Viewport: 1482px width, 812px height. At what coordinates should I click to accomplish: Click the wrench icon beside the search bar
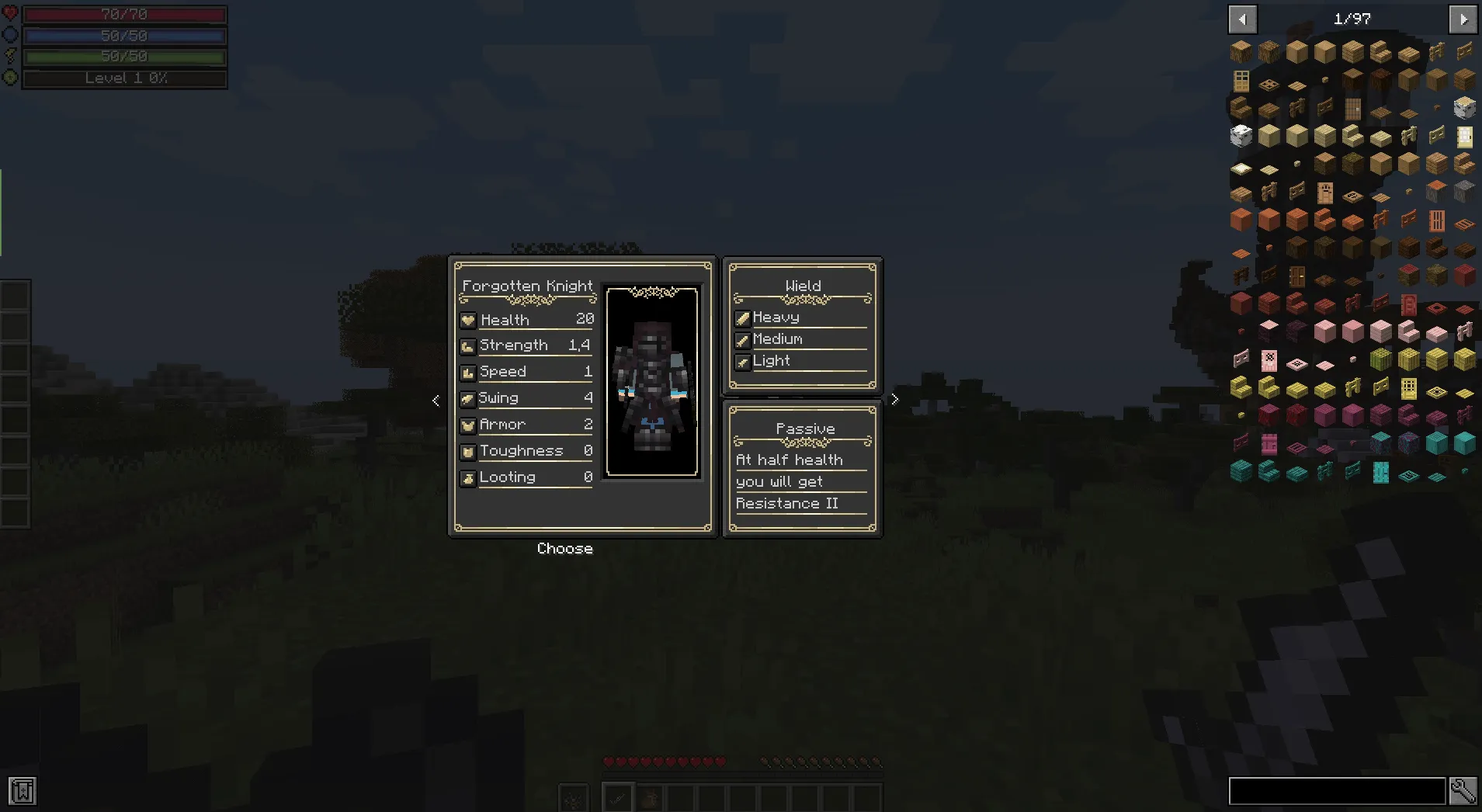pyautogui.click(x=1465, y=790)
